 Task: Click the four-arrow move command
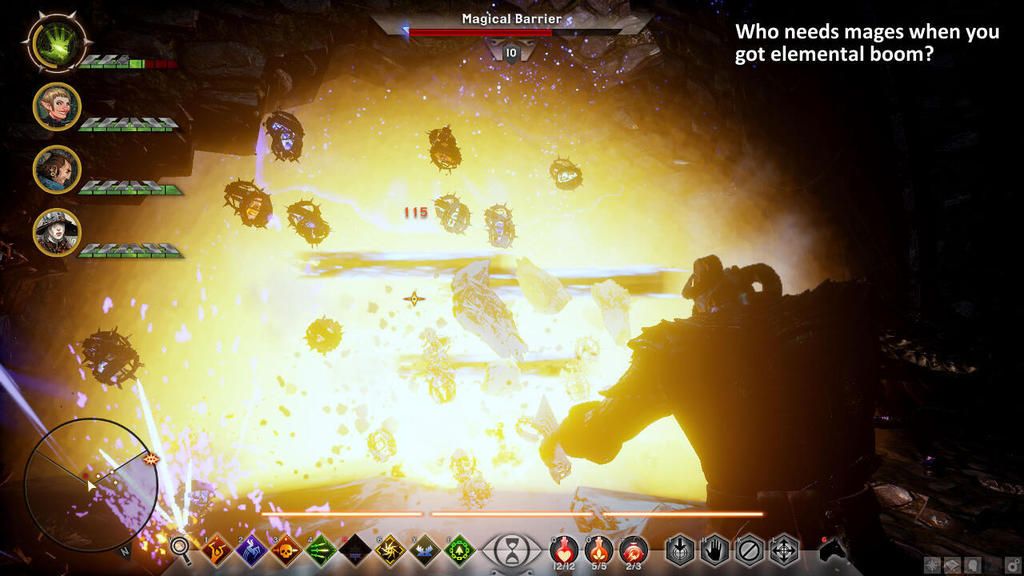[782, 548]
